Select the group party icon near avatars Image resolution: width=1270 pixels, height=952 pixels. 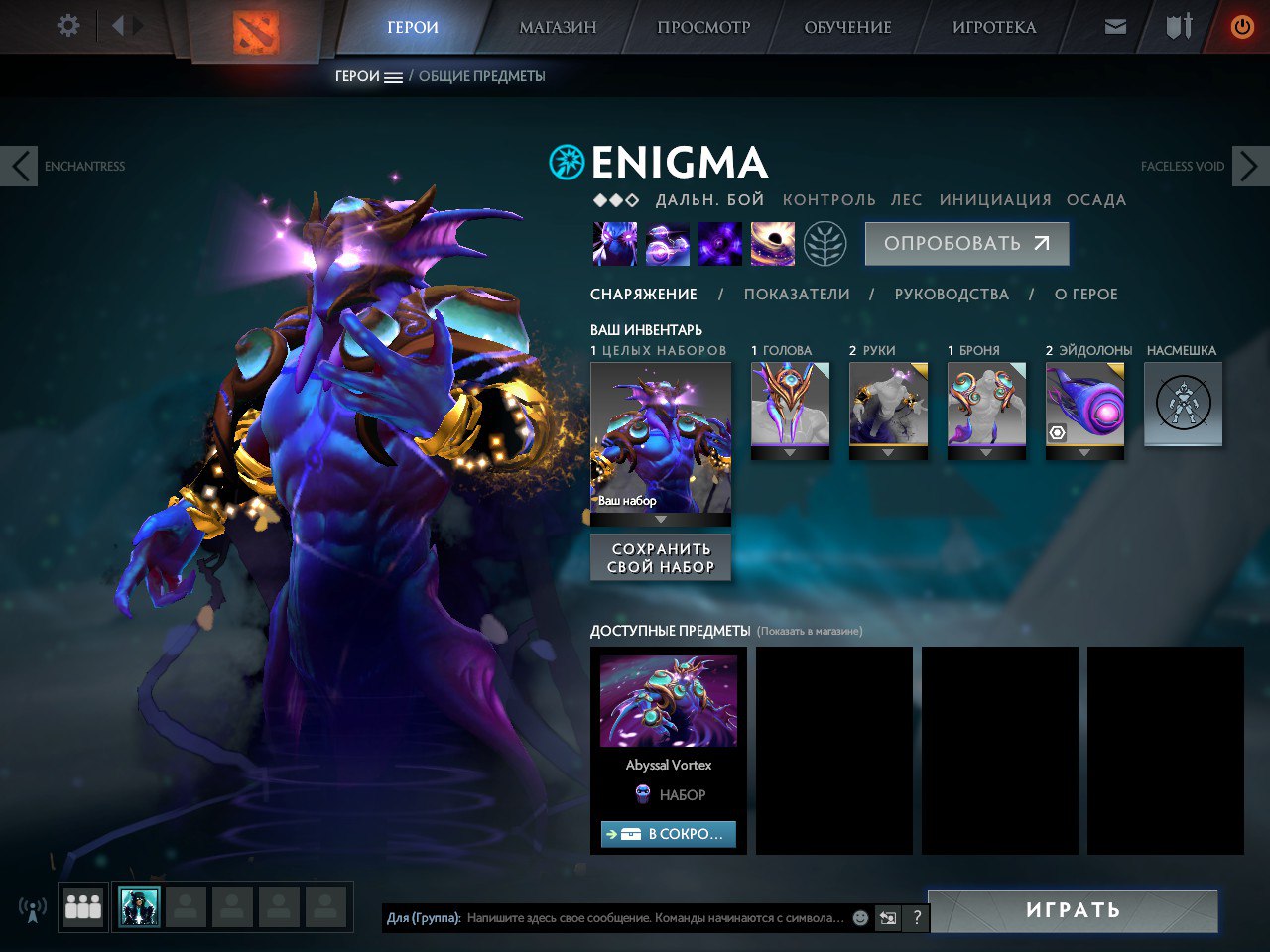(83, 905)
